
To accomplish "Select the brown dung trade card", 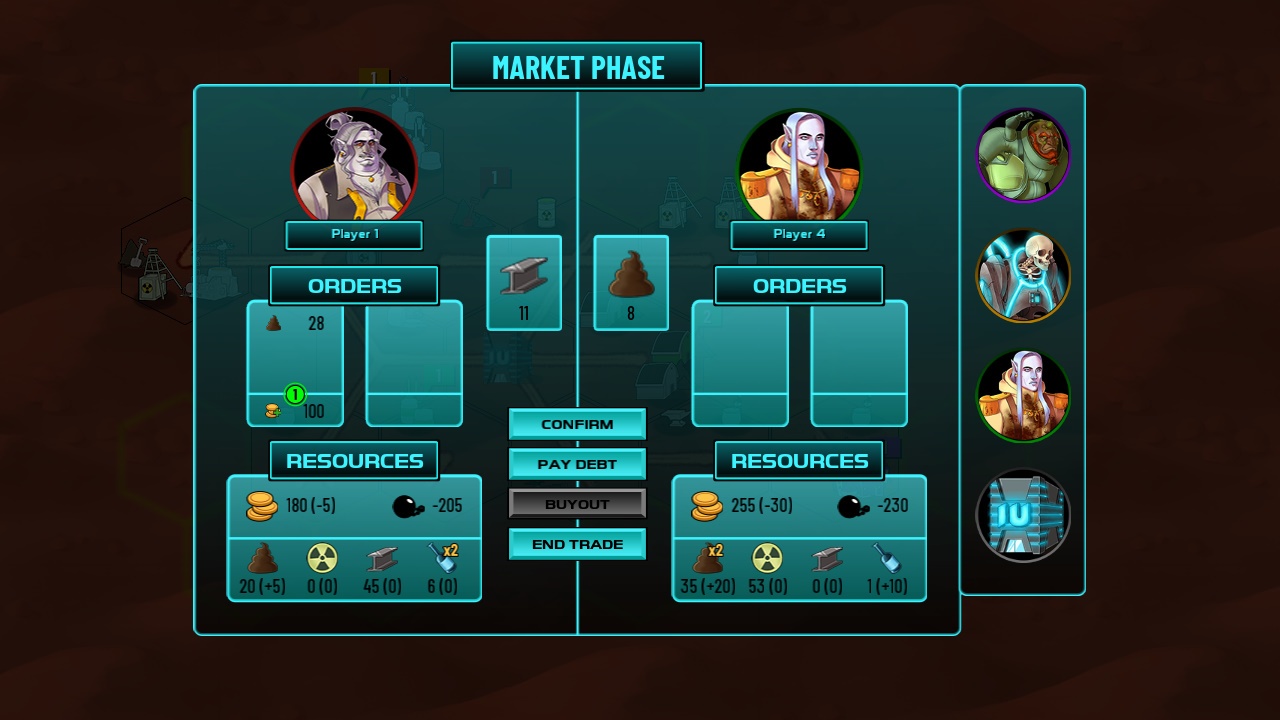I will tap(631, 282).
